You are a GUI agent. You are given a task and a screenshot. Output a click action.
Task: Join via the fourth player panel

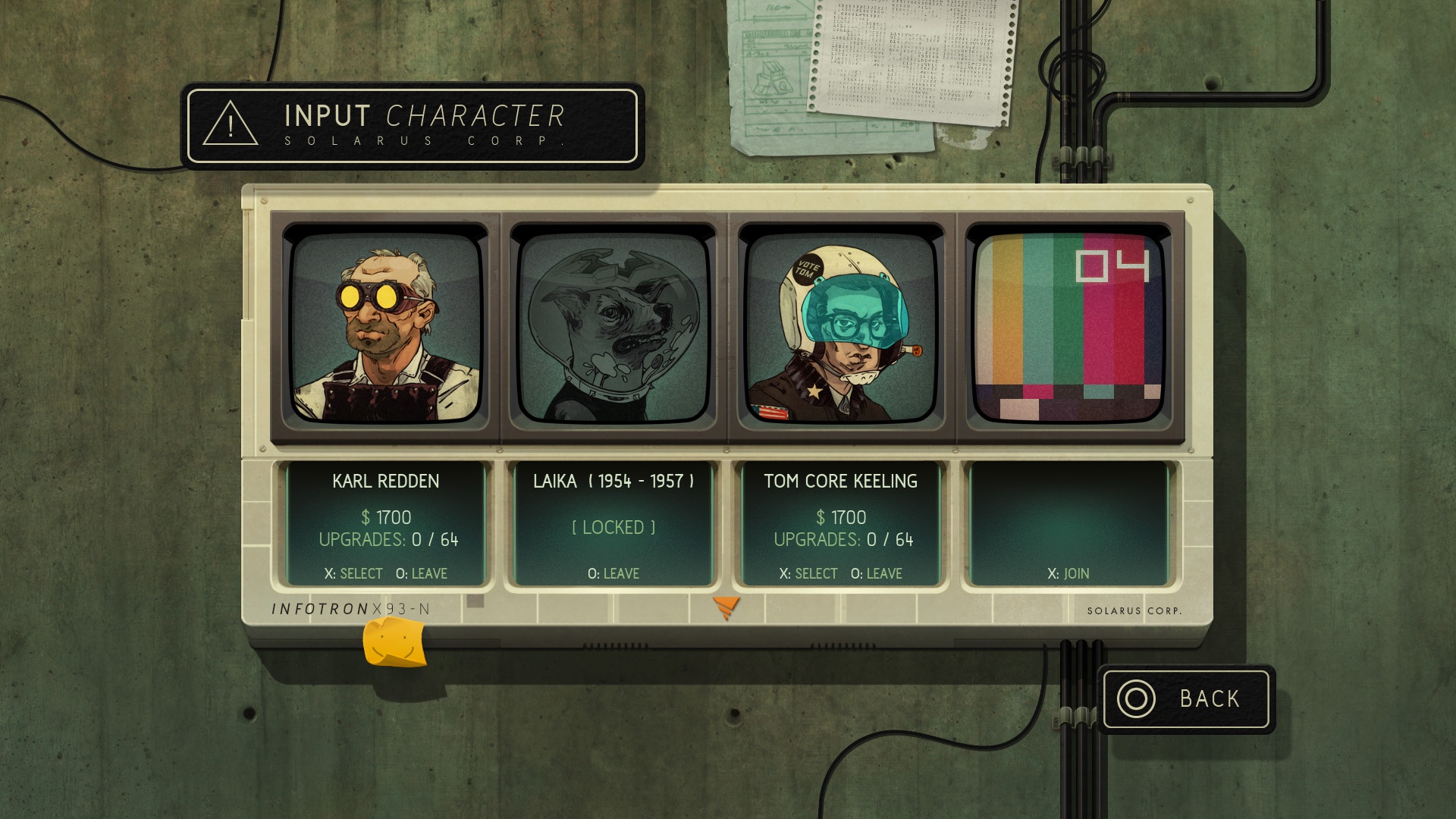coord(1068,525)
